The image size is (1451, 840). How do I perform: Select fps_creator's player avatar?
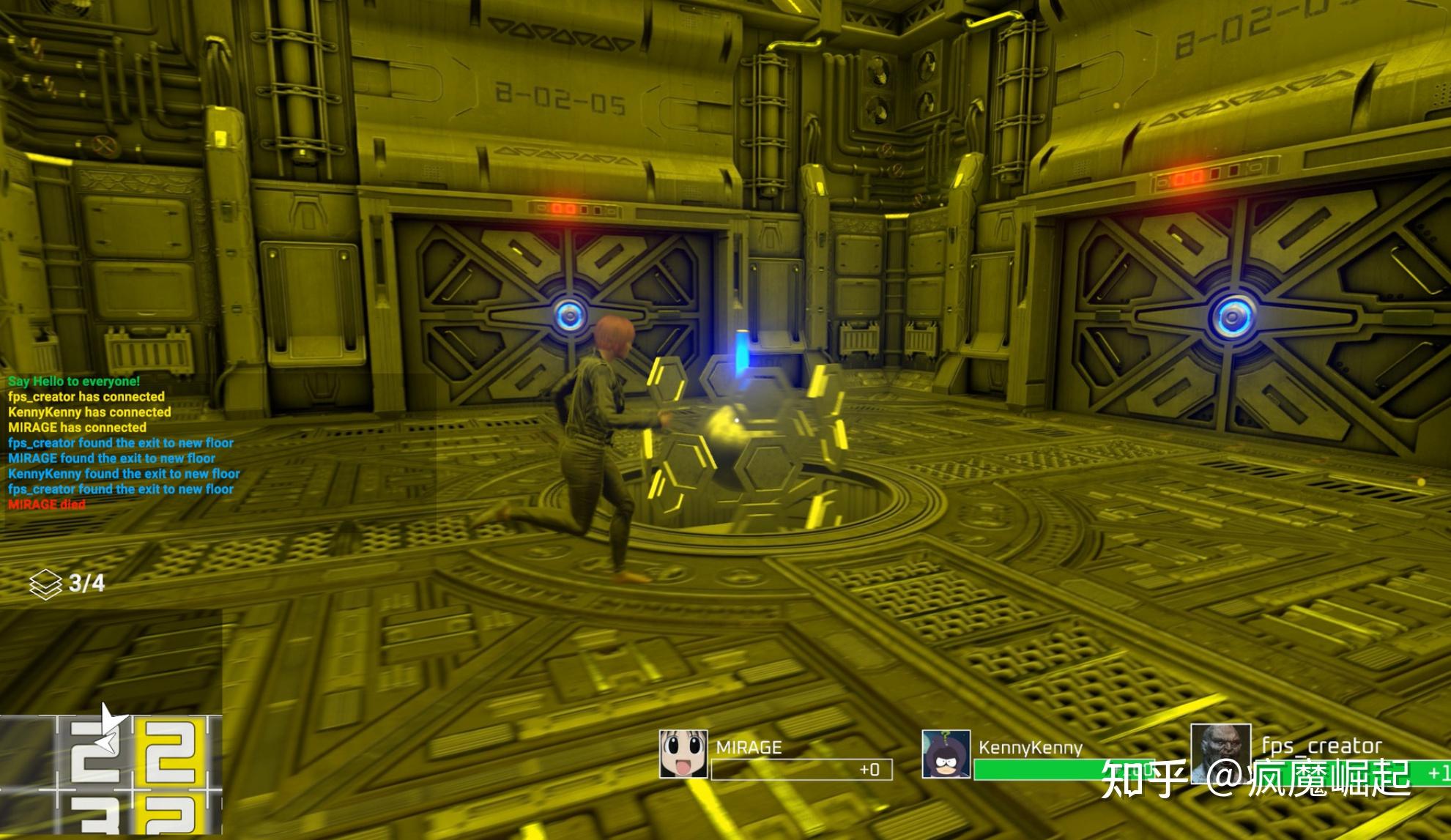[x=1220, y=752]
